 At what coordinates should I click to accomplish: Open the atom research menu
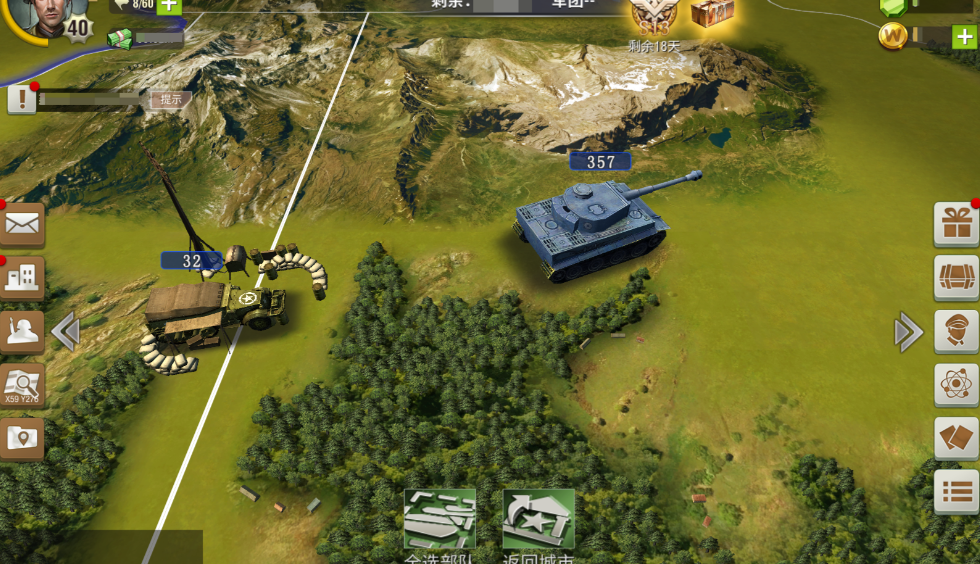point(956,384)
